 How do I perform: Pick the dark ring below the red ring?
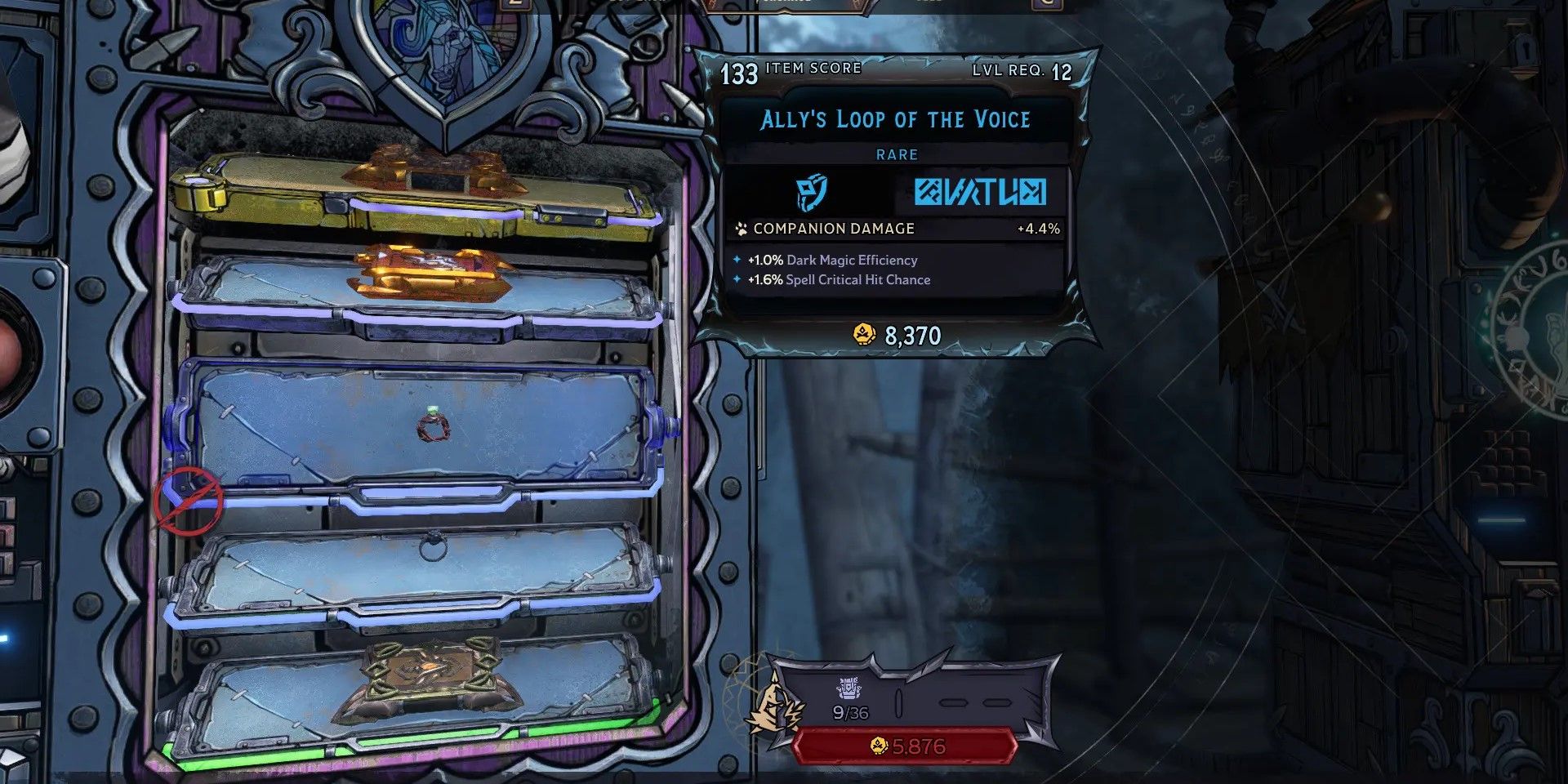(432, 546)
